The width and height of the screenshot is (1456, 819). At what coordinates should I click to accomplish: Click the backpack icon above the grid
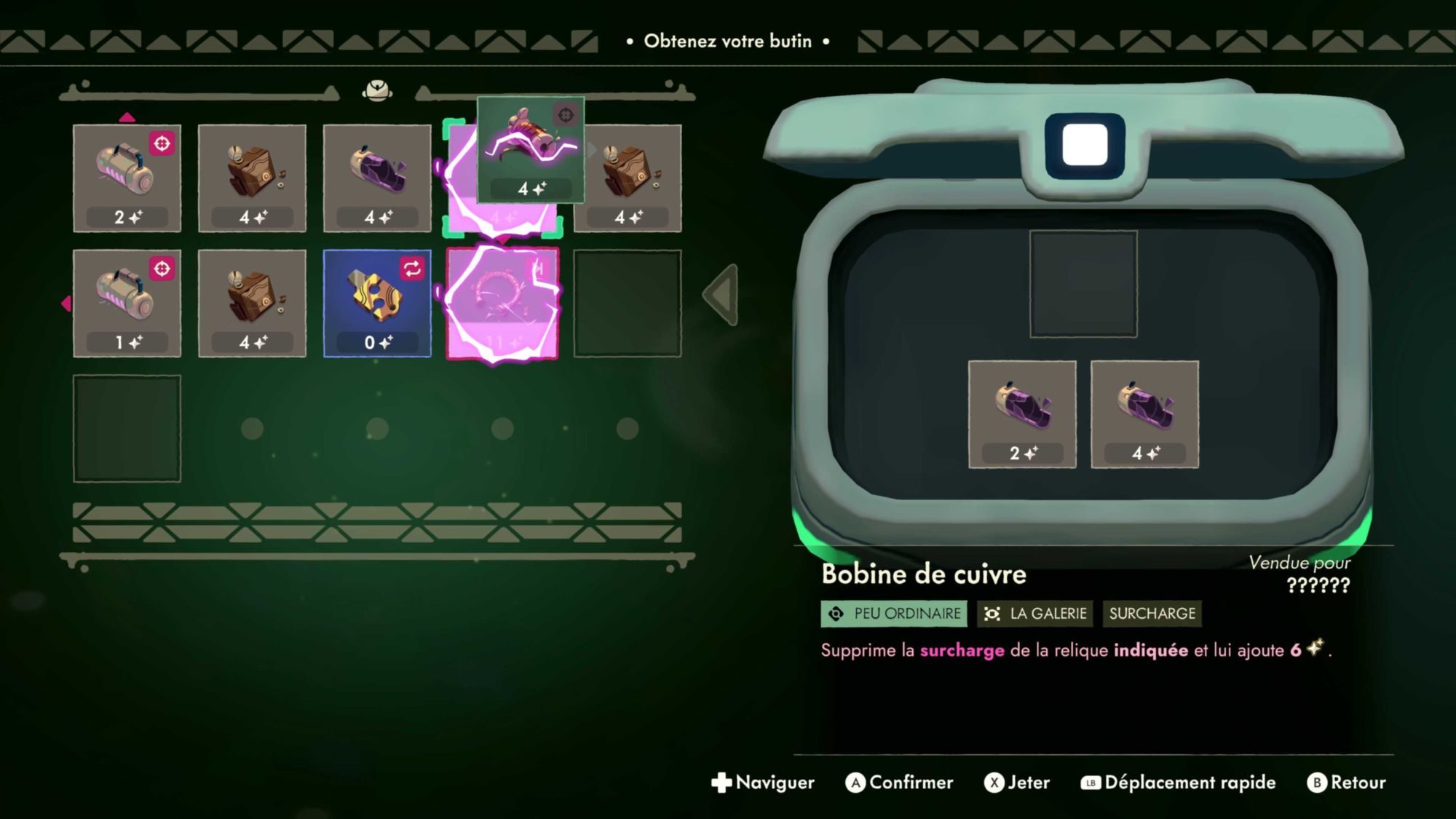click(377, 91)
